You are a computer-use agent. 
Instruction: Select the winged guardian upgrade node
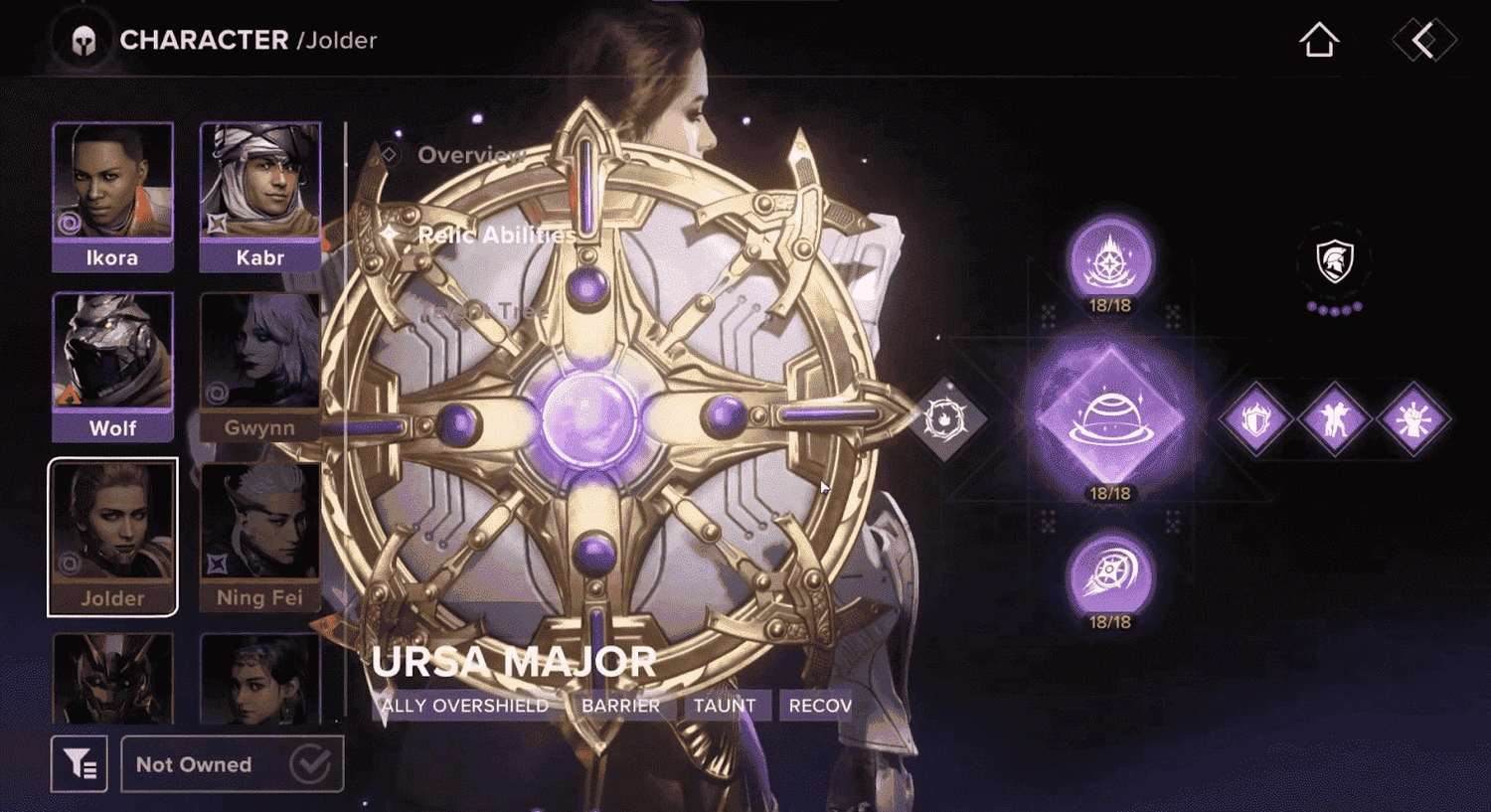pos(1335,420)
